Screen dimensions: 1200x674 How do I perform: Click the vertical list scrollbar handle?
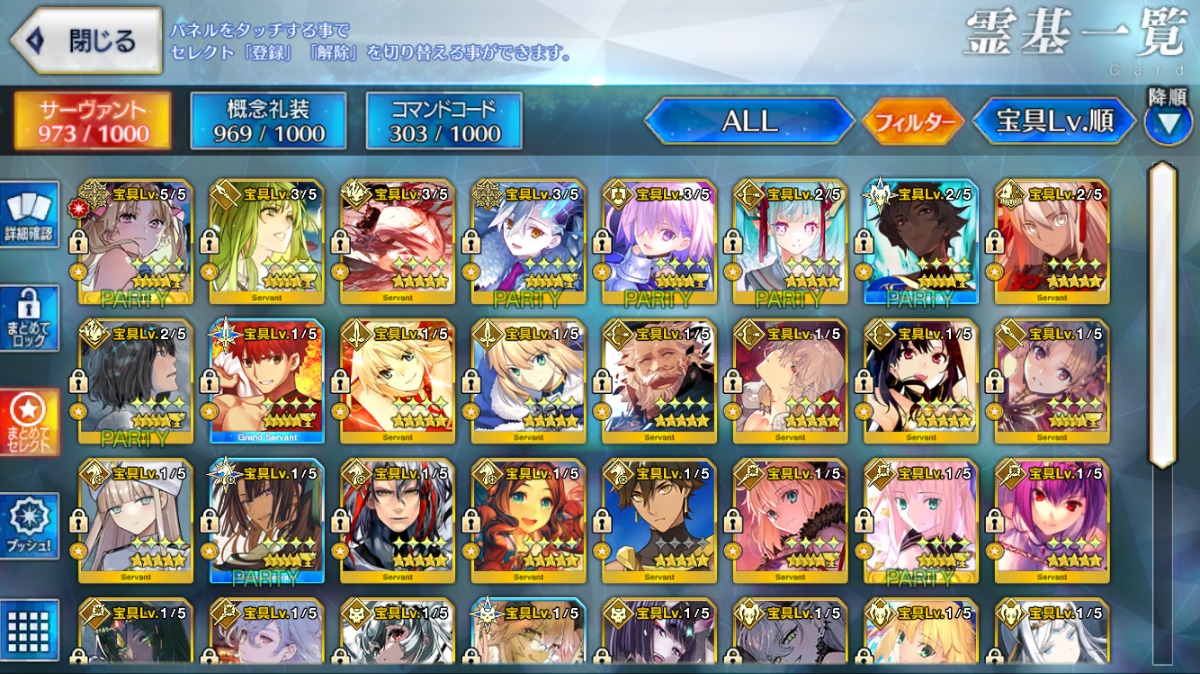[1162, 315]
